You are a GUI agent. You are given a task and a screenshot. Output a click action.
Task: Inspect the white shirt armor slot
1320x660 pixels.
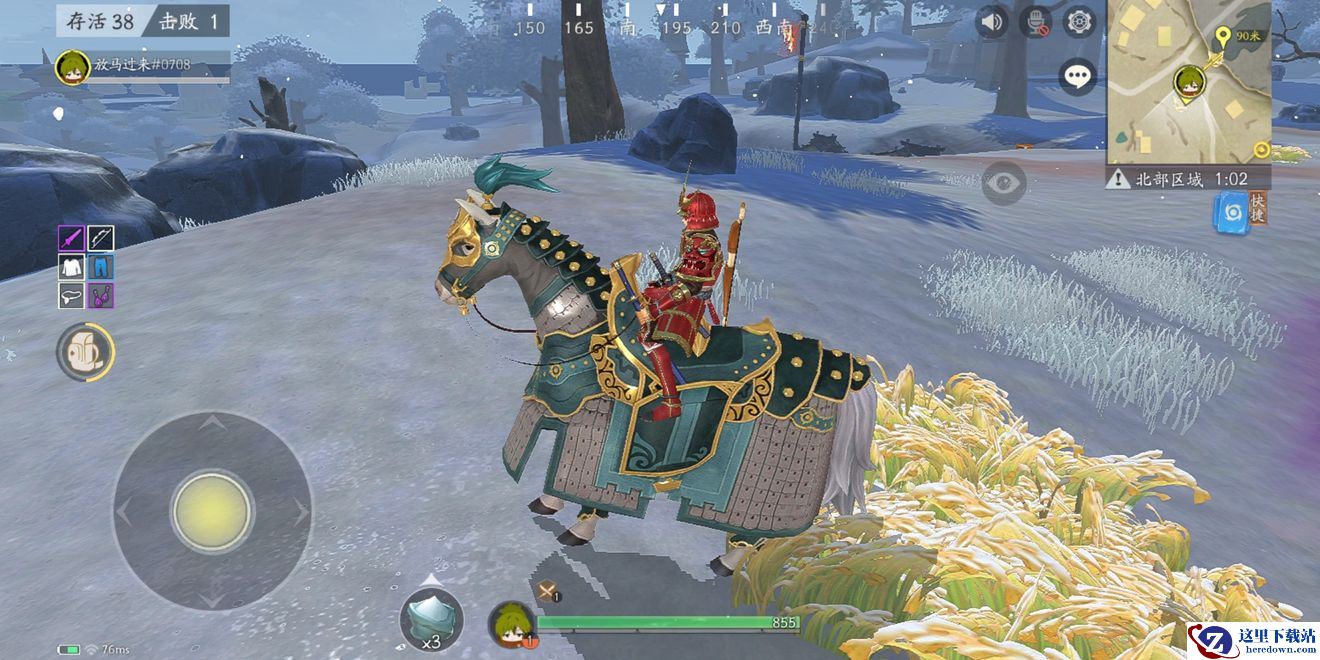click(71, 267)
